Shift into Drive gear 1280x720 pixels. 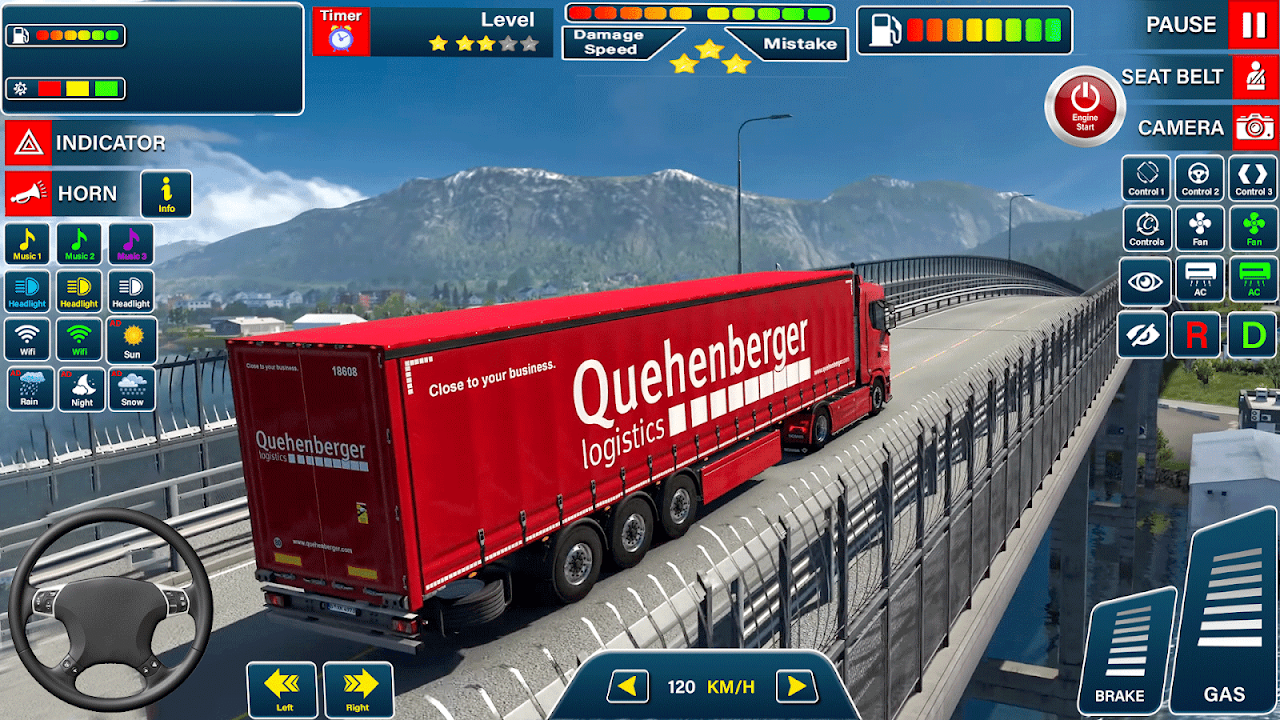1252,335
